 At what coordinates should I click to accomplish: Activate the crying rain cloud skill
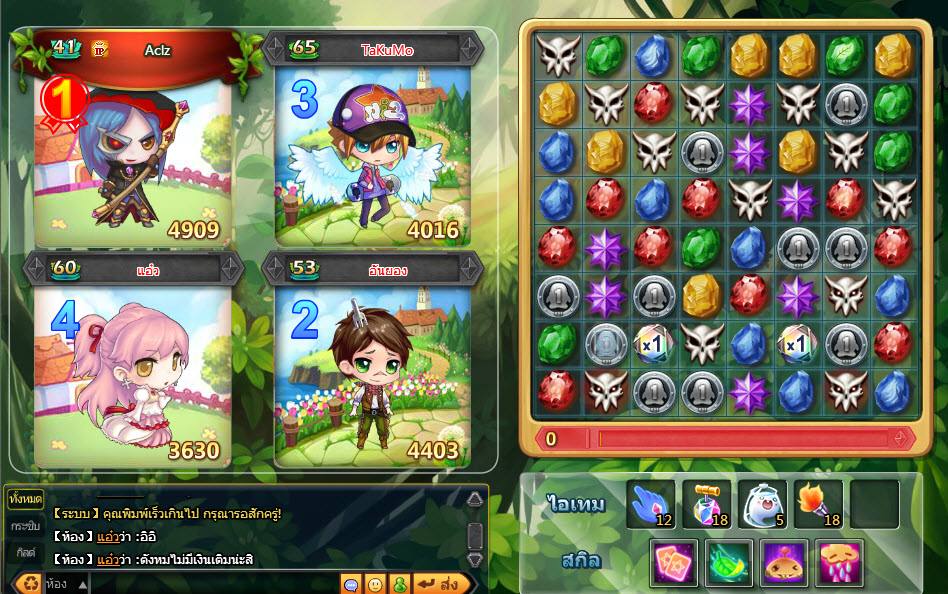839,562
